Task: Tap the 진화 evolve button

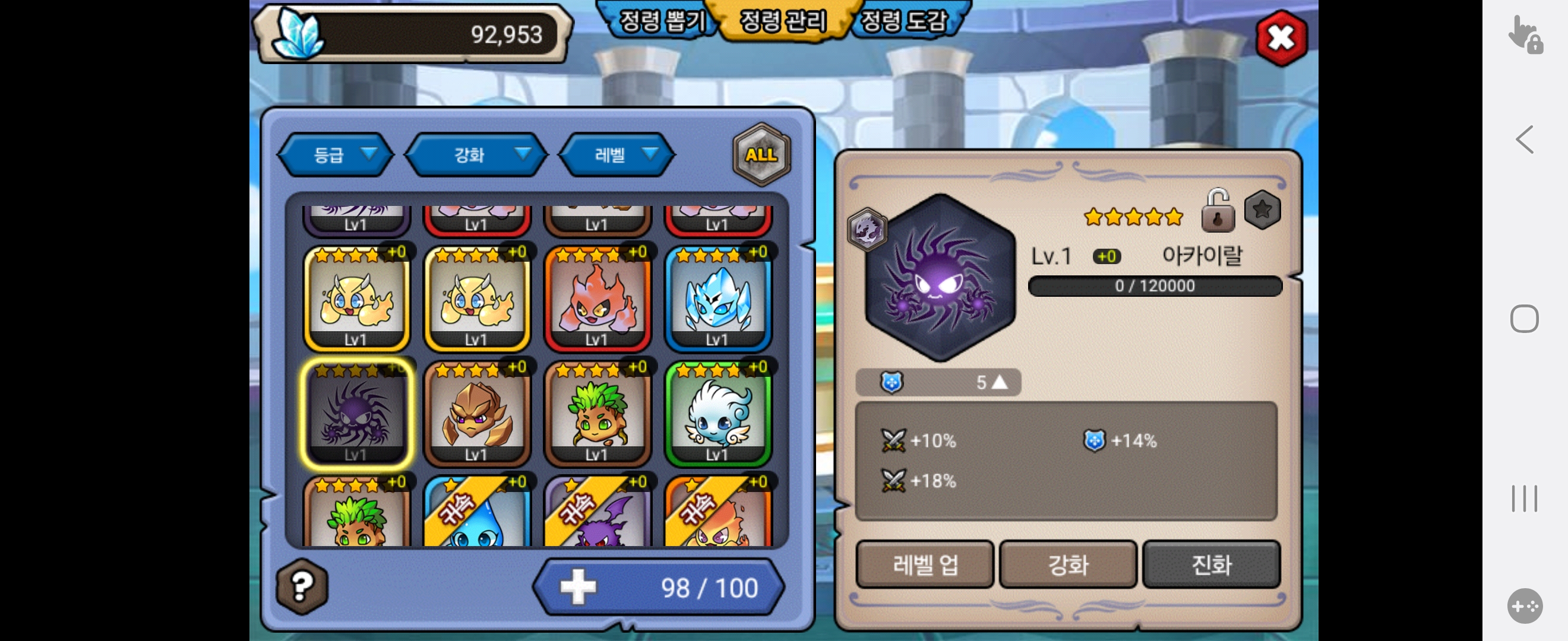Action: click(1211, 564)
